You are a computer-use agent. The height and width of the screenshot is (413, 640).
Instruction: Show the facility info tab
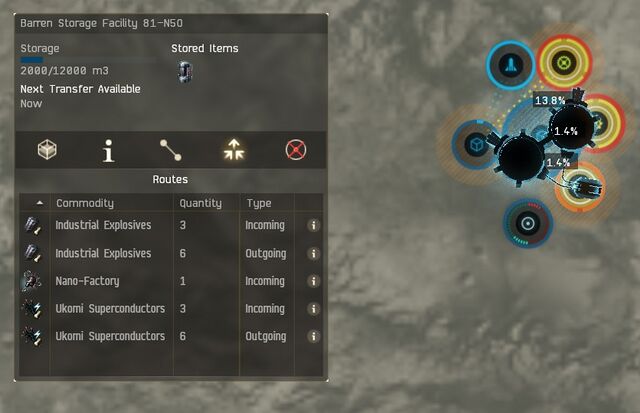109,150
